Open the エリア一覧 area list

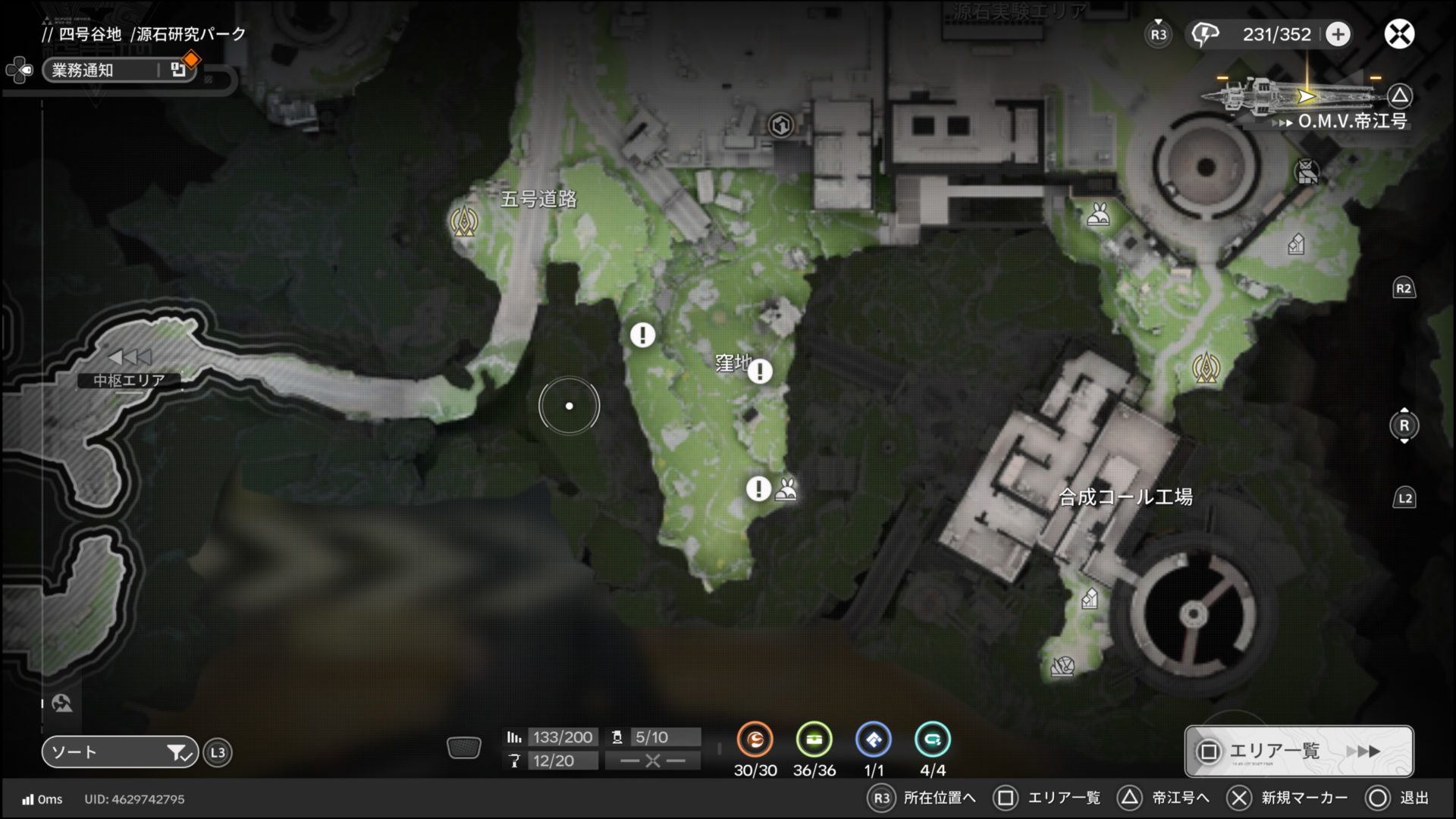pos(1298,752)
